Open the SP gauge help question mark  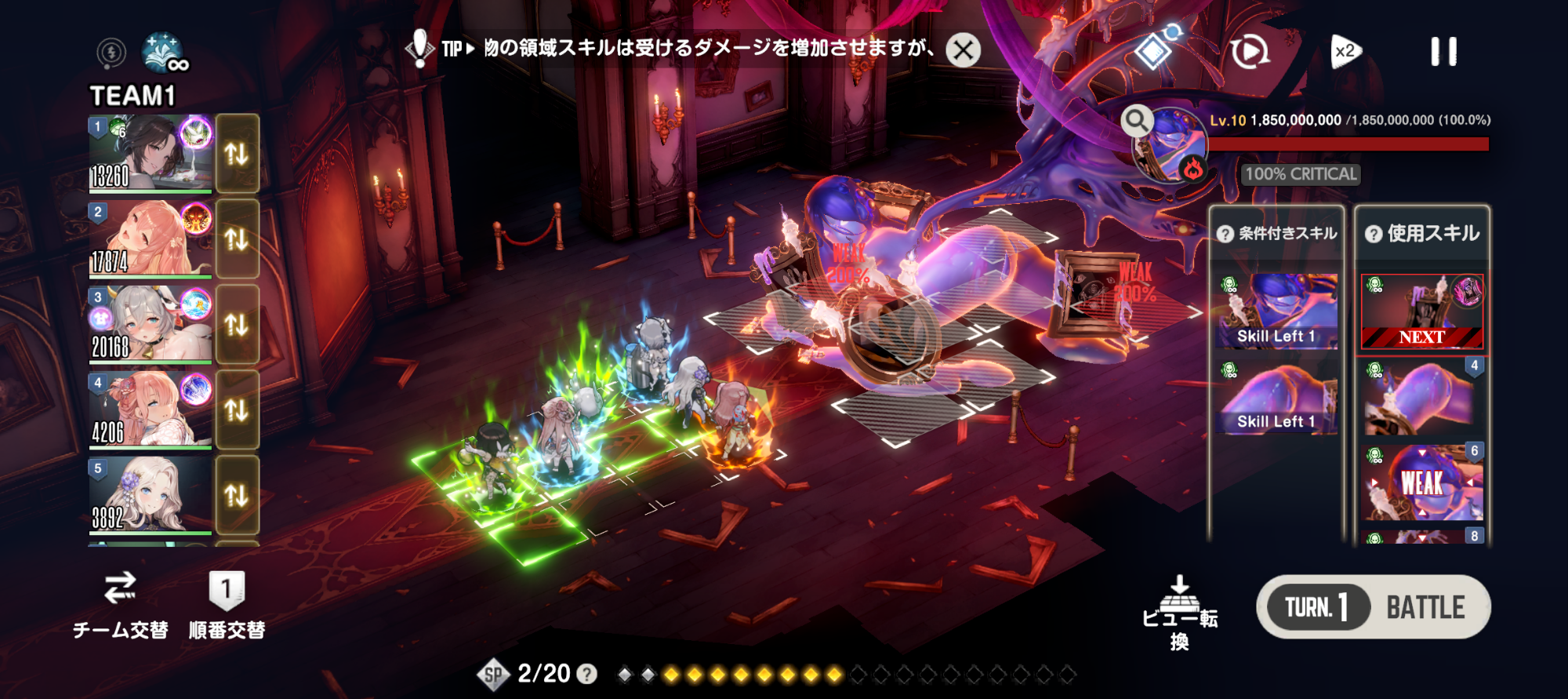586,674
